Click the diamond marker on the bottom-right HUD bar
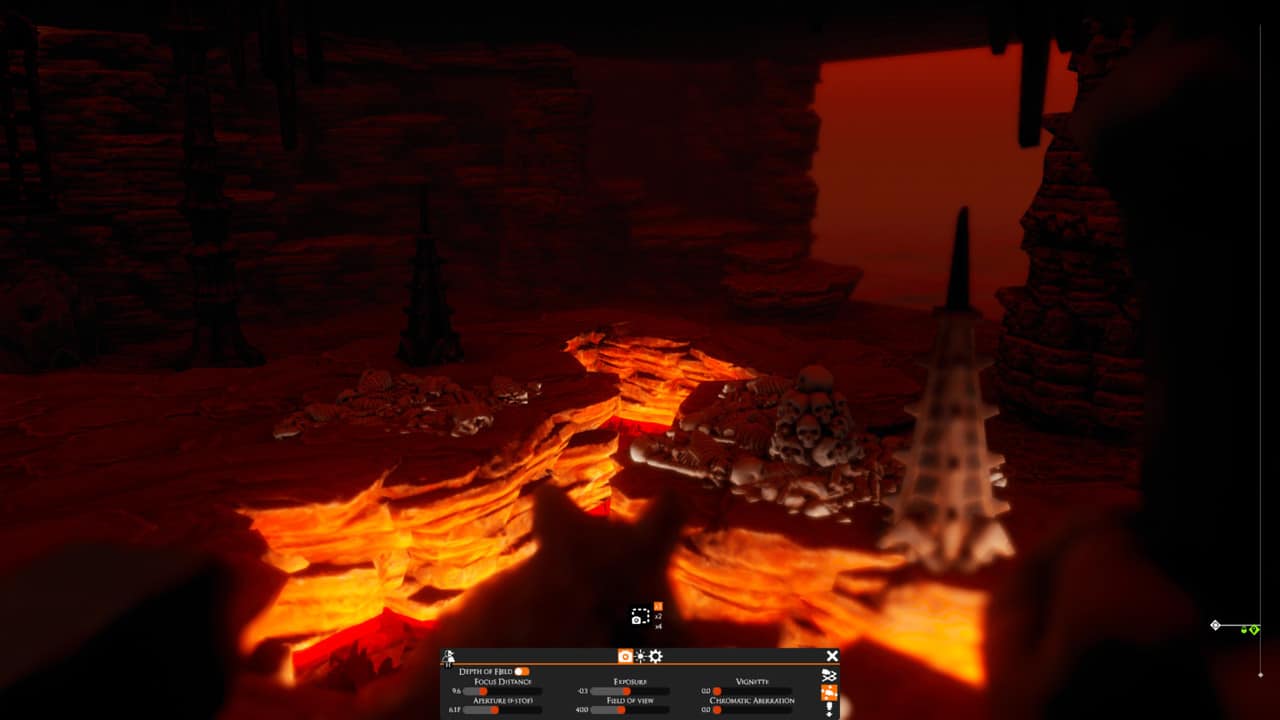The height and width of the screenshot is (720, 1280). 1215,625
